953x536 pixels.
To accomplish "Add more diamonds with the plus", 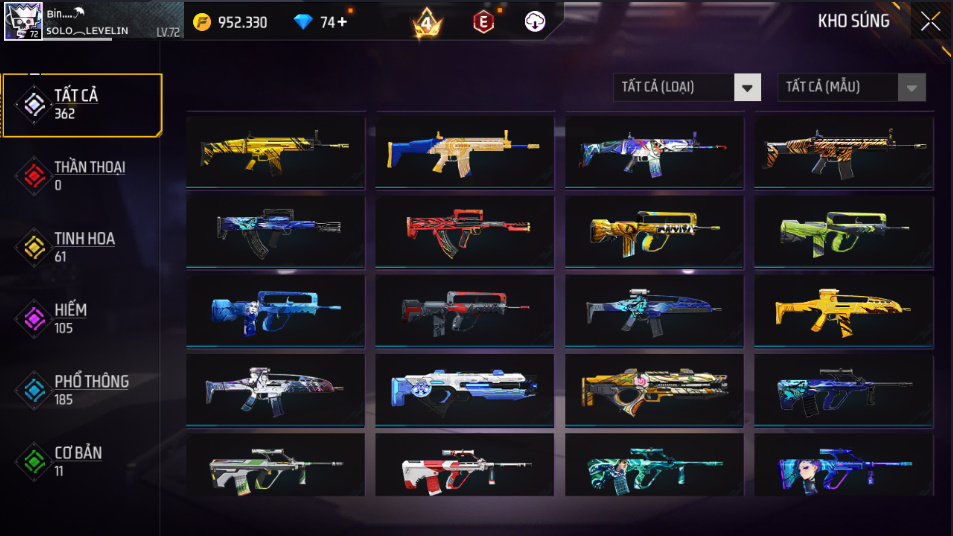I will [342, 22].
